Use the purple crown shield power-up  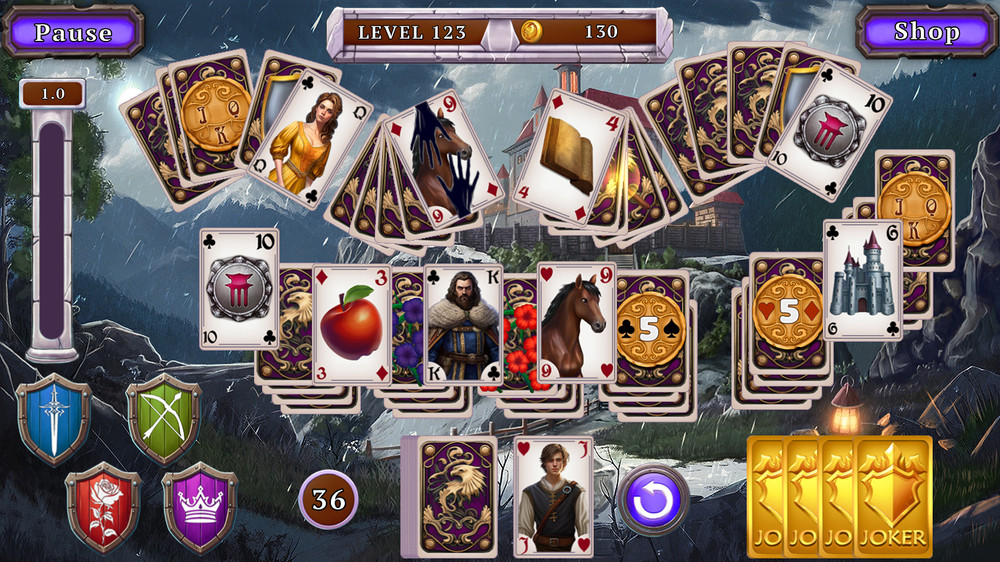pyautogui.click(x=199, y=506)
